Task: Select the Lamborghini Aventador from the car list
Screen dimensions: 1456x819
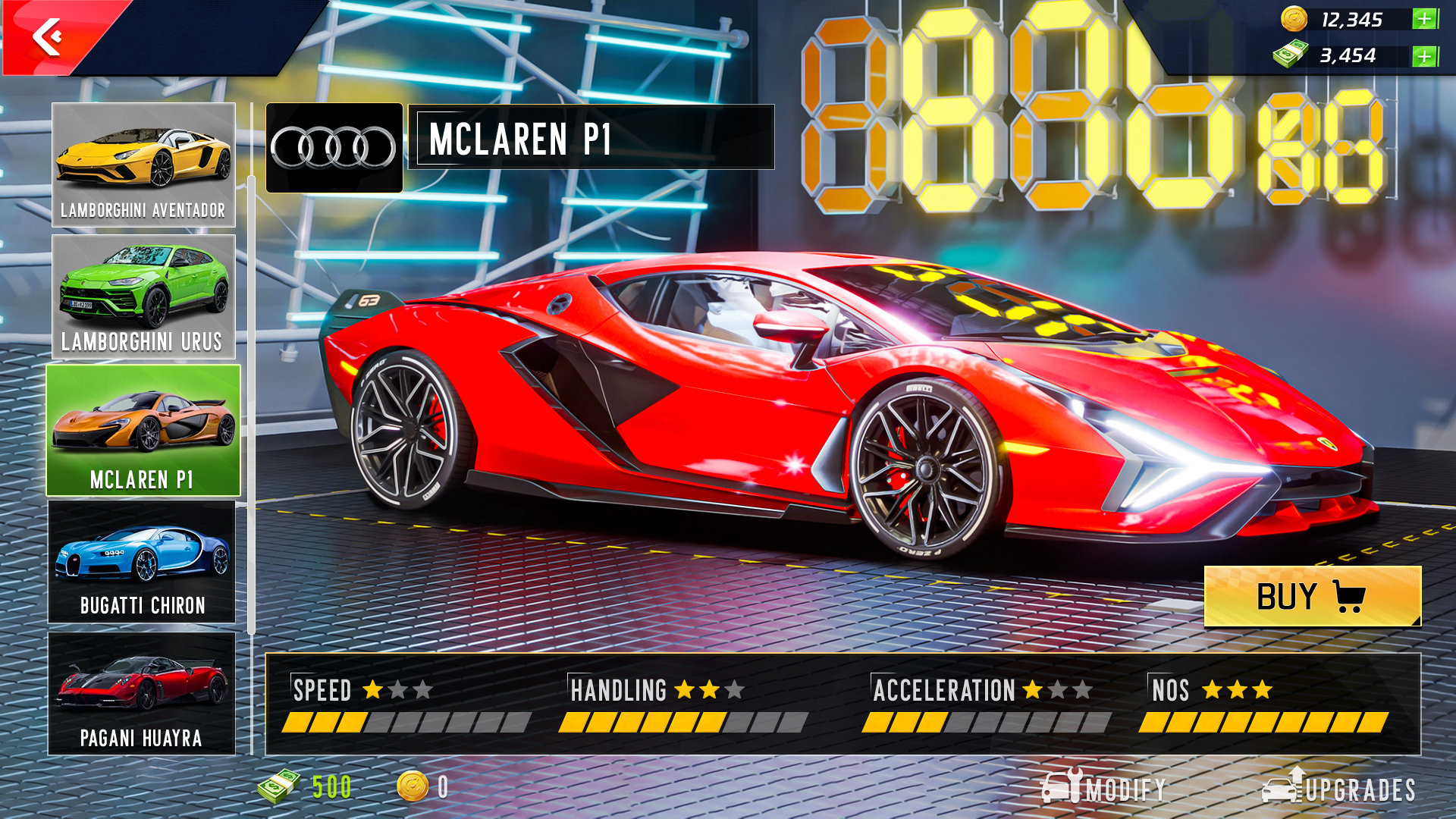Action: (x=143, y=163)
